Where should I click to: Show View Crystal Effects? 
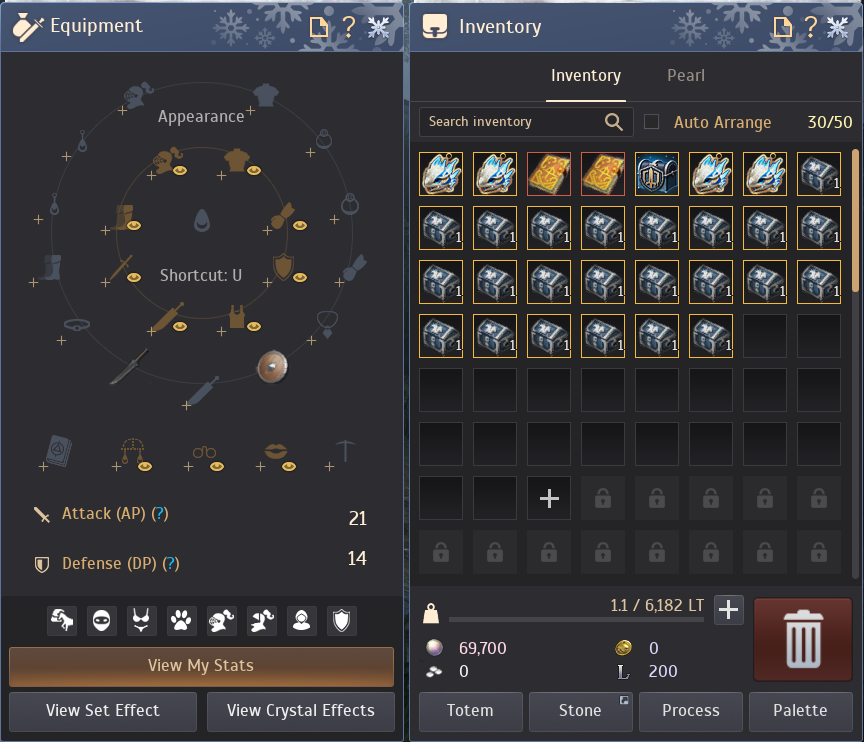coord(300,711)
